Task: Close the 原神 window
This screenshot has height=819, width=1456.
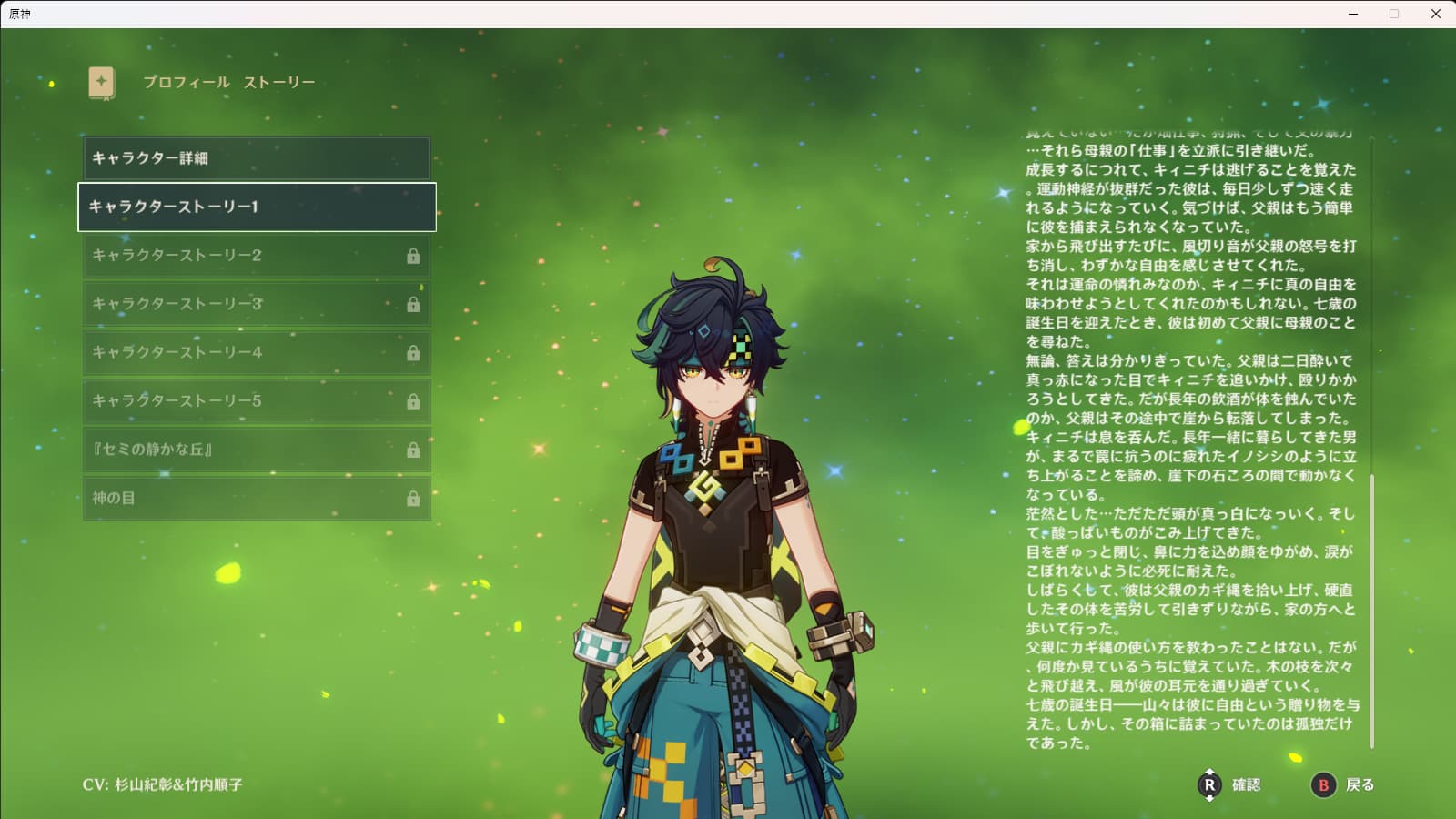Action: tap(1435, 14)
